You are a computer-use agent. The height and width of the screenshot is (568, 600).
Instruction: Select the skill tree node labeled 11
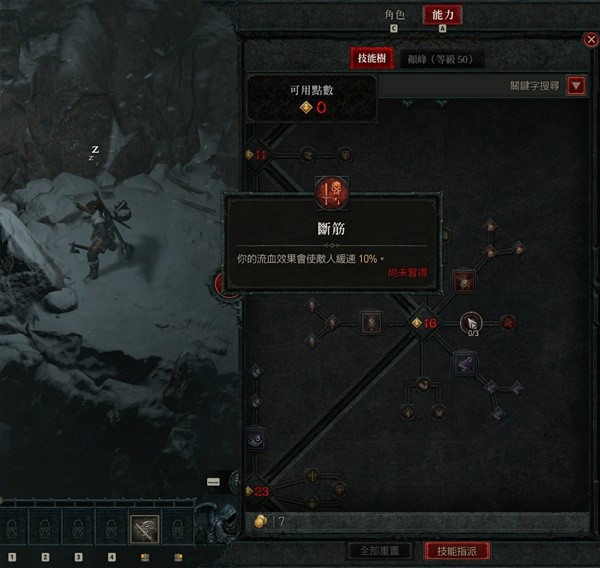tap(258, 154)
